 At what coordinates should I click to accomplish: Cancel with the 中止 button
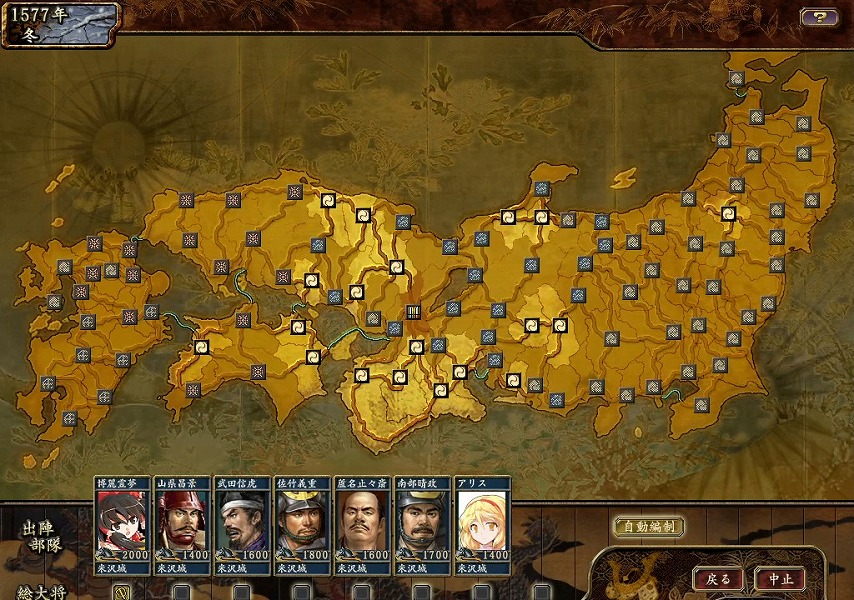click(x=780, y=579)
